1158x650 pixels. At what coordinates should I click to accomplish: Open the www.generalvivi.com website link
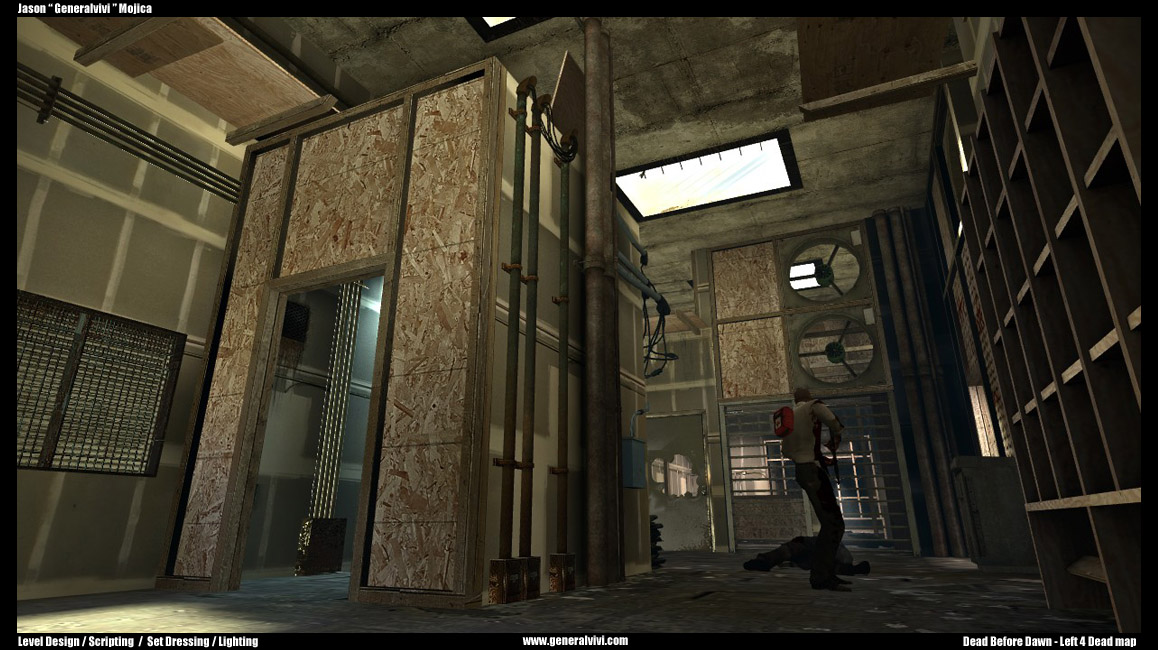tap(575, 641)
